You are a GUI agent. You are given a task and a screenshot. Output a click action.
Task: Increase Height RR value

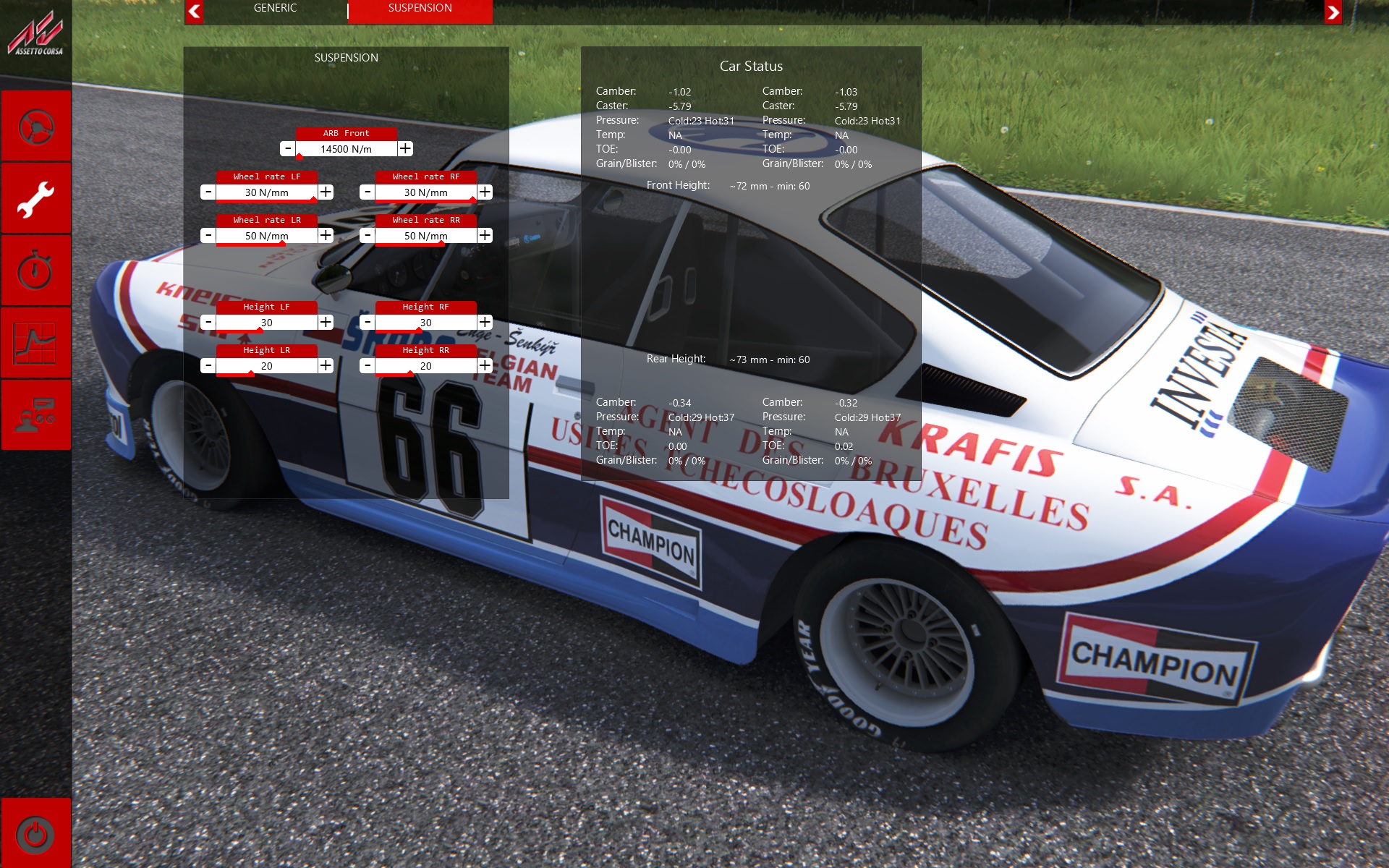coord(485,365)
